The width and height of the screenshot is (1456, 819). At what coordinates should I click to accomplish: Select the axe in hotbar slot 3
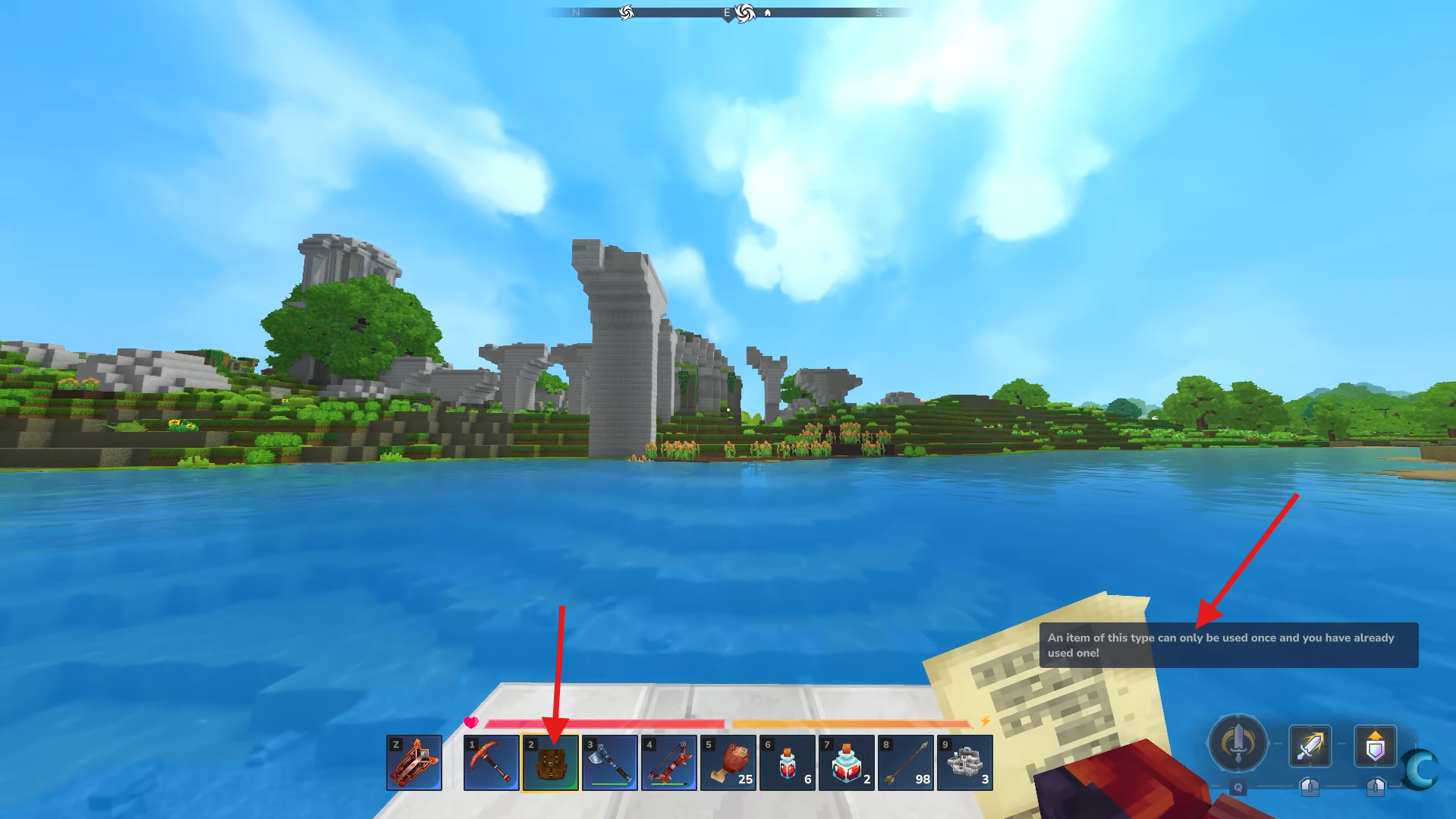(x=611, y=762)
